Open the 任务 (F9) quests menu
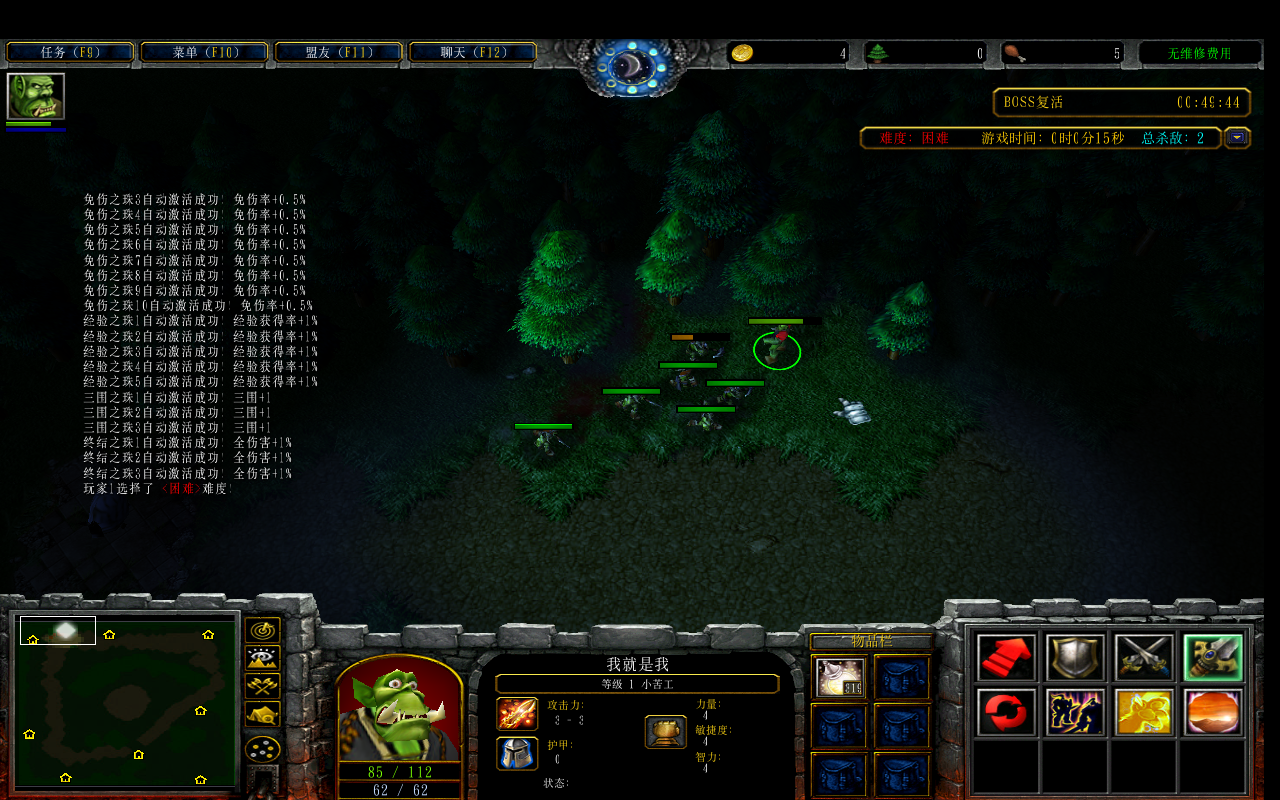This screenshot has width=1280, height=800. [70, 52]
